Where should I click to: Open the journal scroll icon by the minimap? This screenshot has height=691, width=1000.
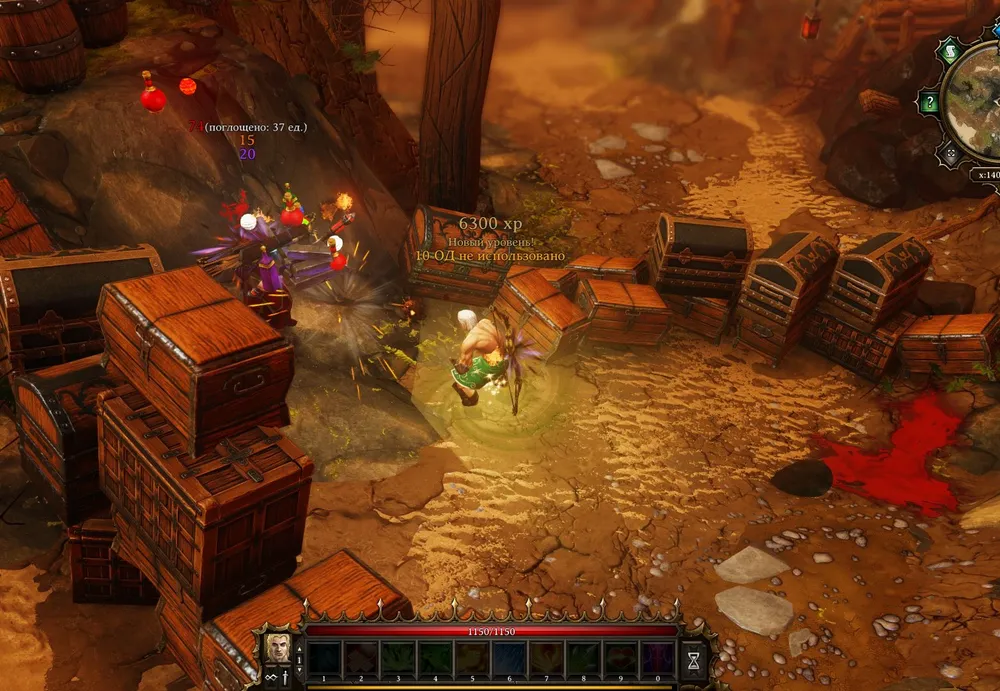click(x=948, y=50)
